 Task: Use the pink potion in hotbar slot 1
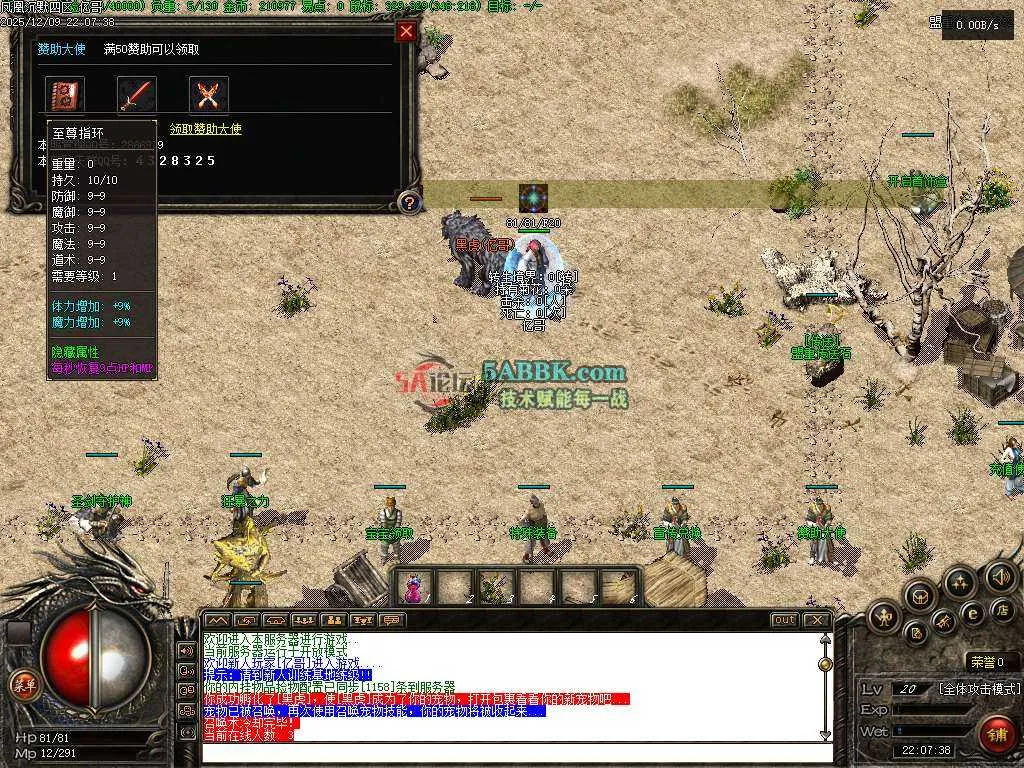(x=413, y=587)
